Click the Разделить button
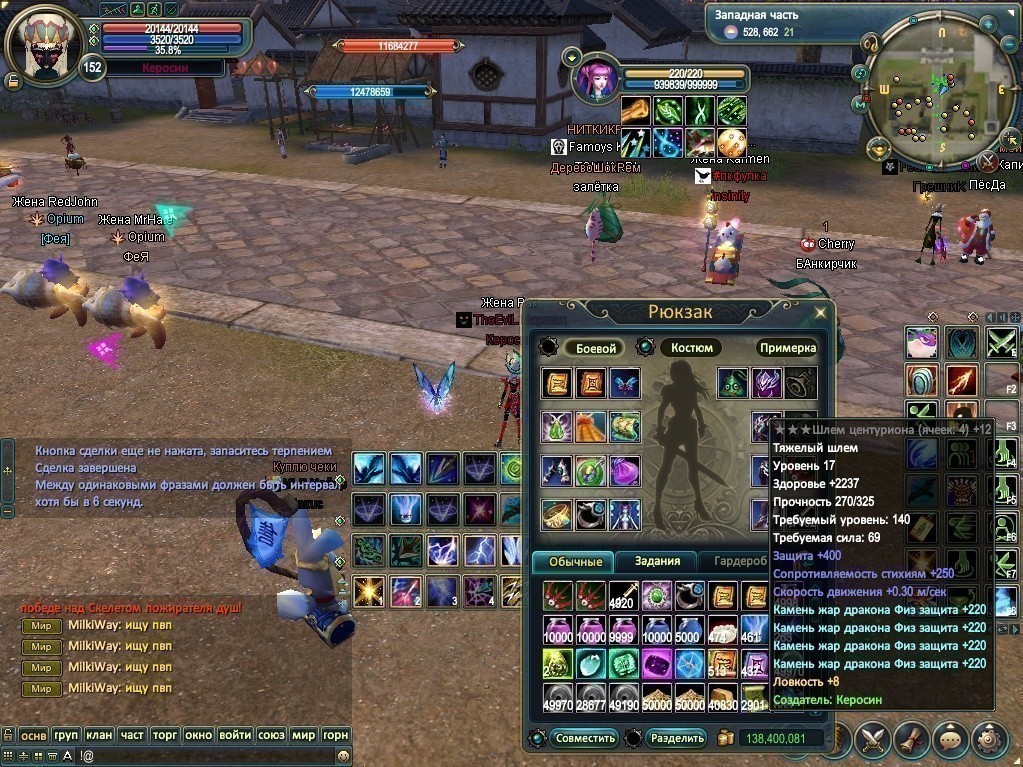This screenshot has height=767, width=1023. pos(677,739)
